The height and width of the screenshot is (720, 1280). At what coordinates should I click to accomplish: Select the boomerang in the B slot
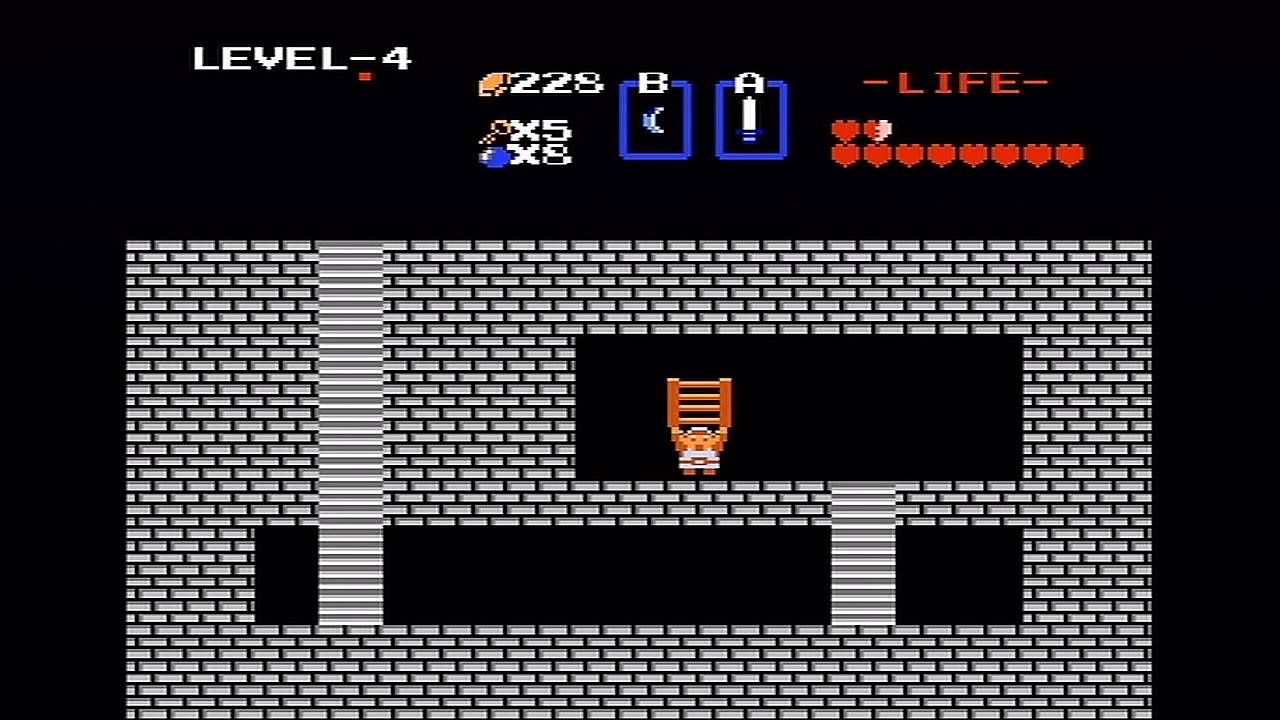point(655,122)
